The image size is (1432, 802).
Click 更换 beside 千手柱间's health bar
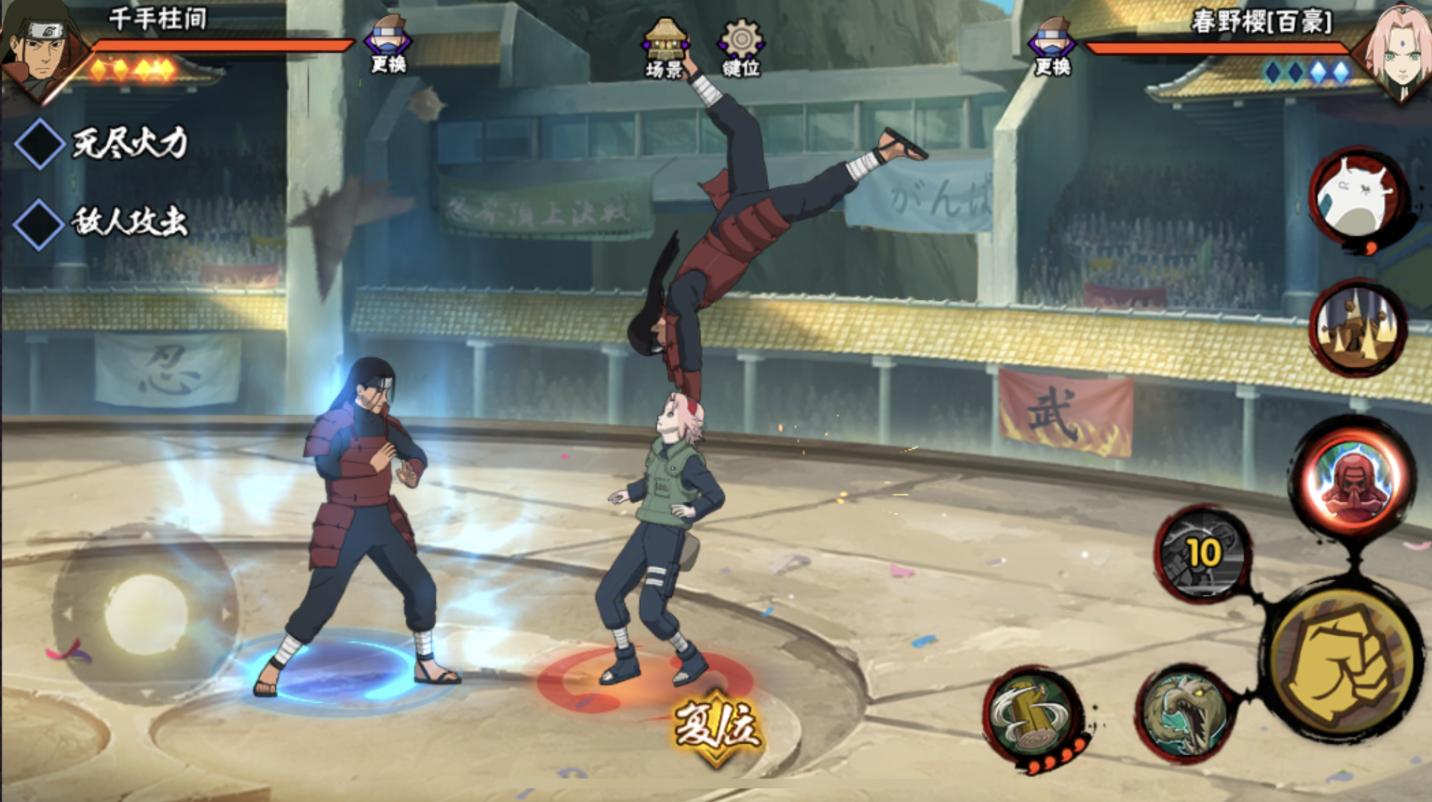pos(387,45)
